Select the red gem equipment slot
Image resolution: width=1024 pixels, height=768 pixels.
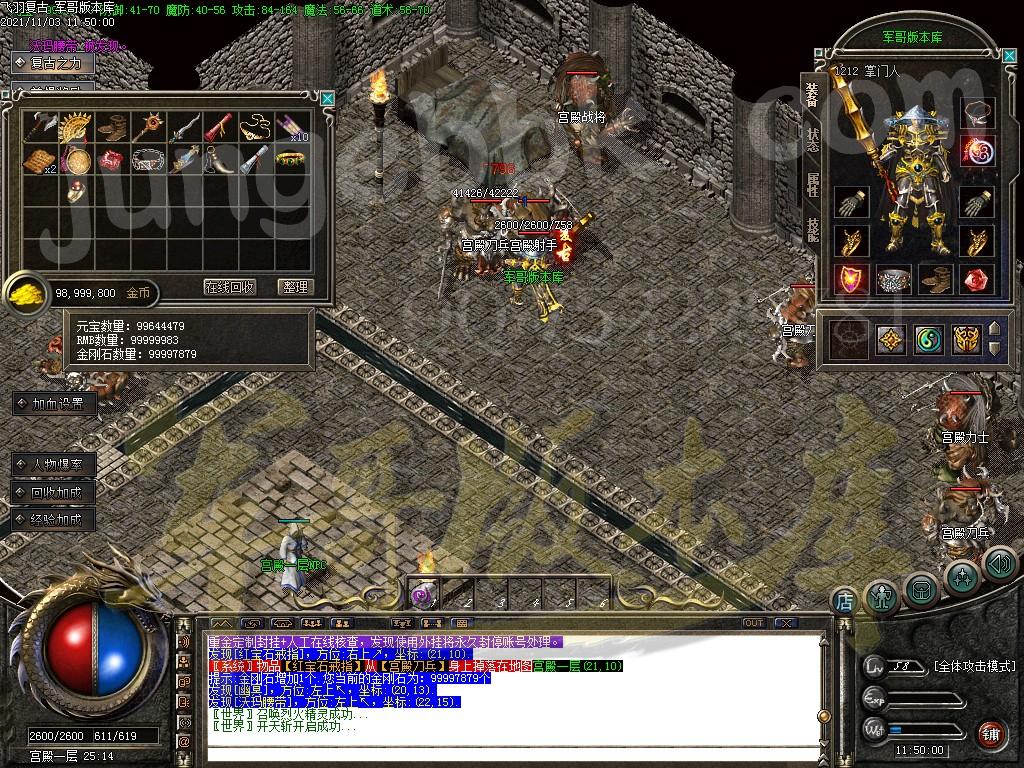[976, 279]
